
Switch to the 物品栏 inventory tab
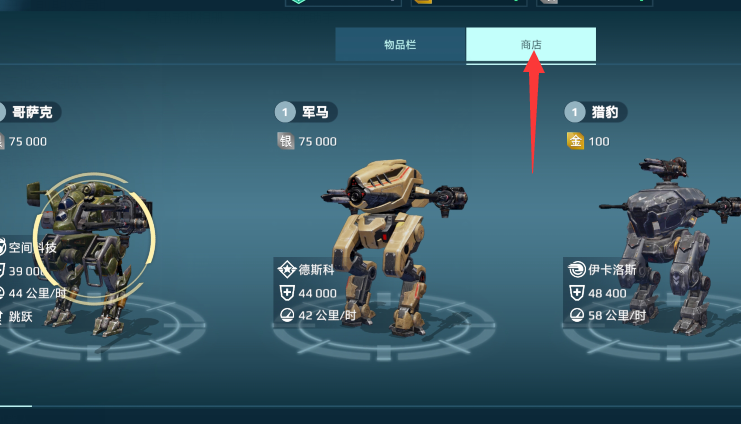(400, 45)
